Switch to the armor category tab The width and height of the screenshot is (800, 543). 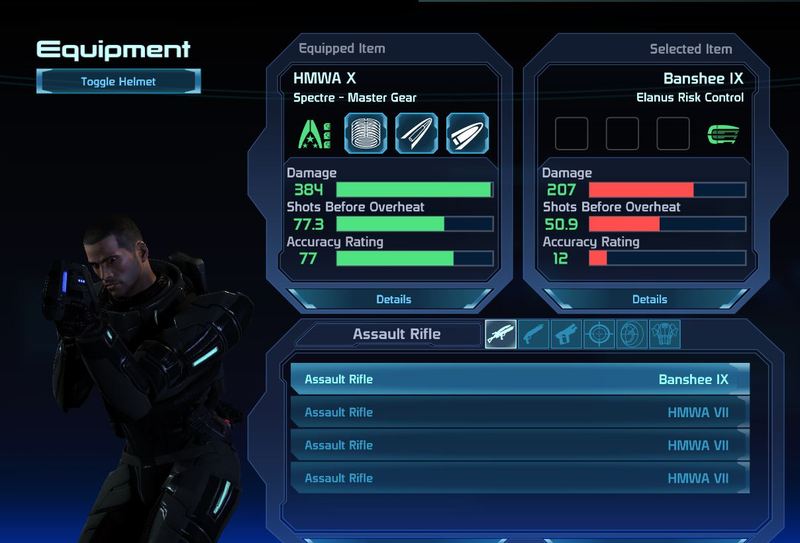coord(664,334)
